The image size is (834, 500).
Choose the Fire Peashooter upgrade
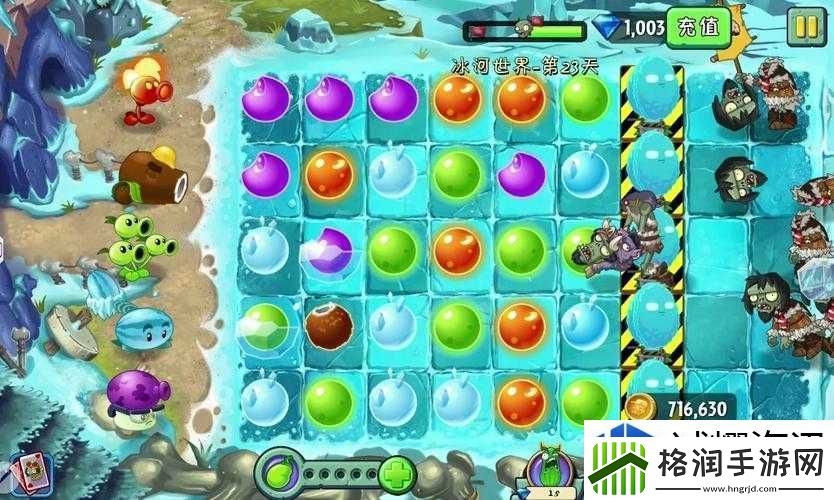[146, 90]
